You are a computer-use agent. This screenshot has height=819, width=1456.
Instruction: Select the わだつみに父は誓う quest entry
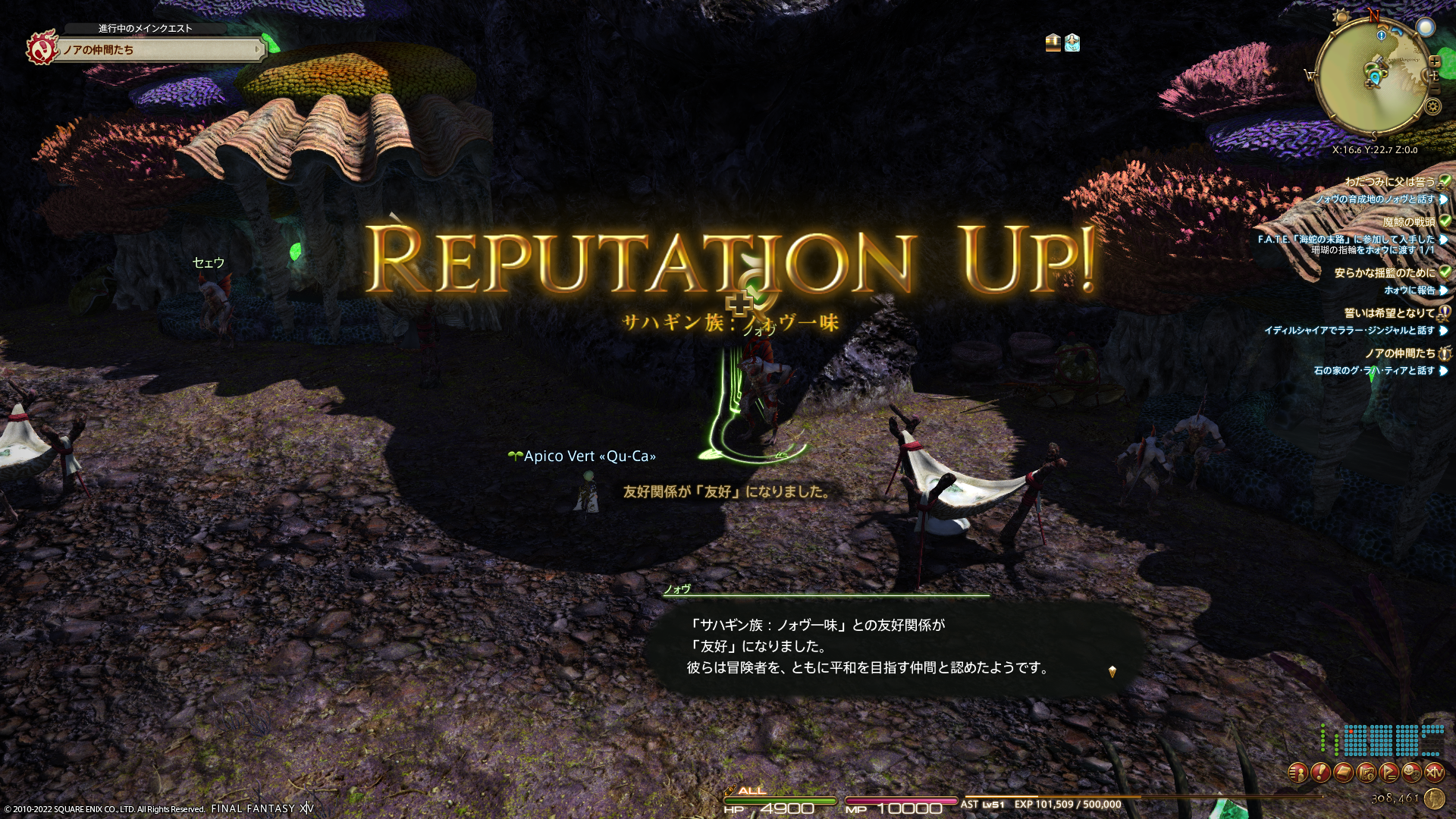1389,181
